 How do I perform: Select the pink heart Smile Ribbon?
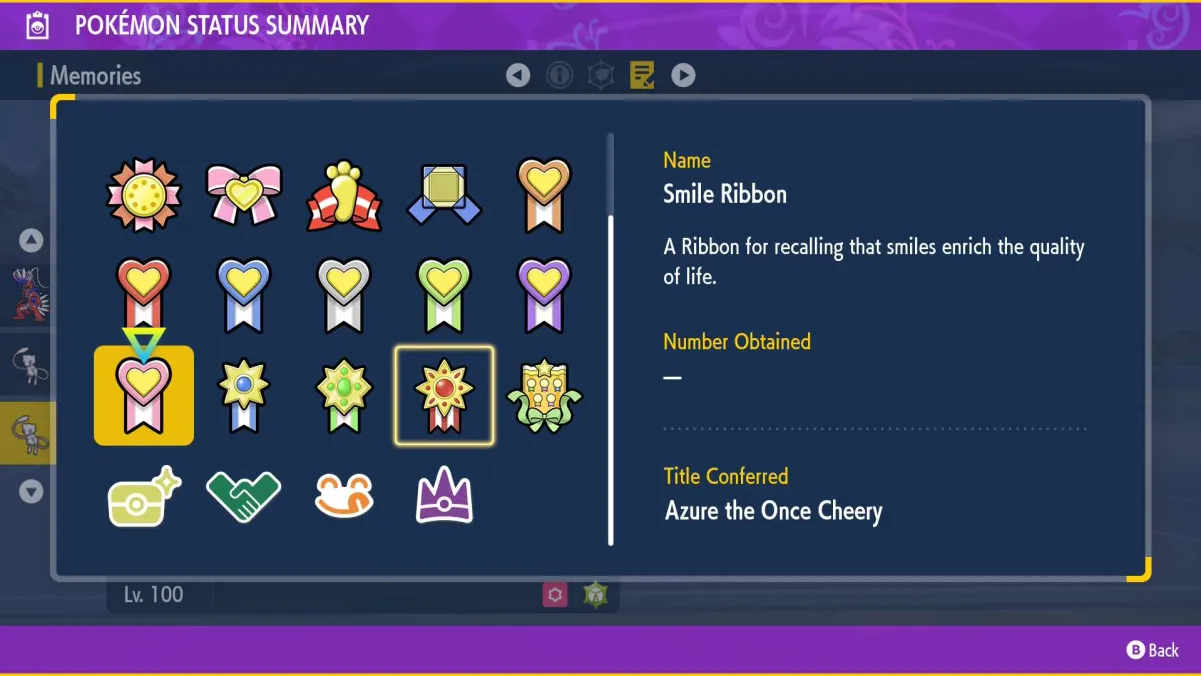point(144,396)
